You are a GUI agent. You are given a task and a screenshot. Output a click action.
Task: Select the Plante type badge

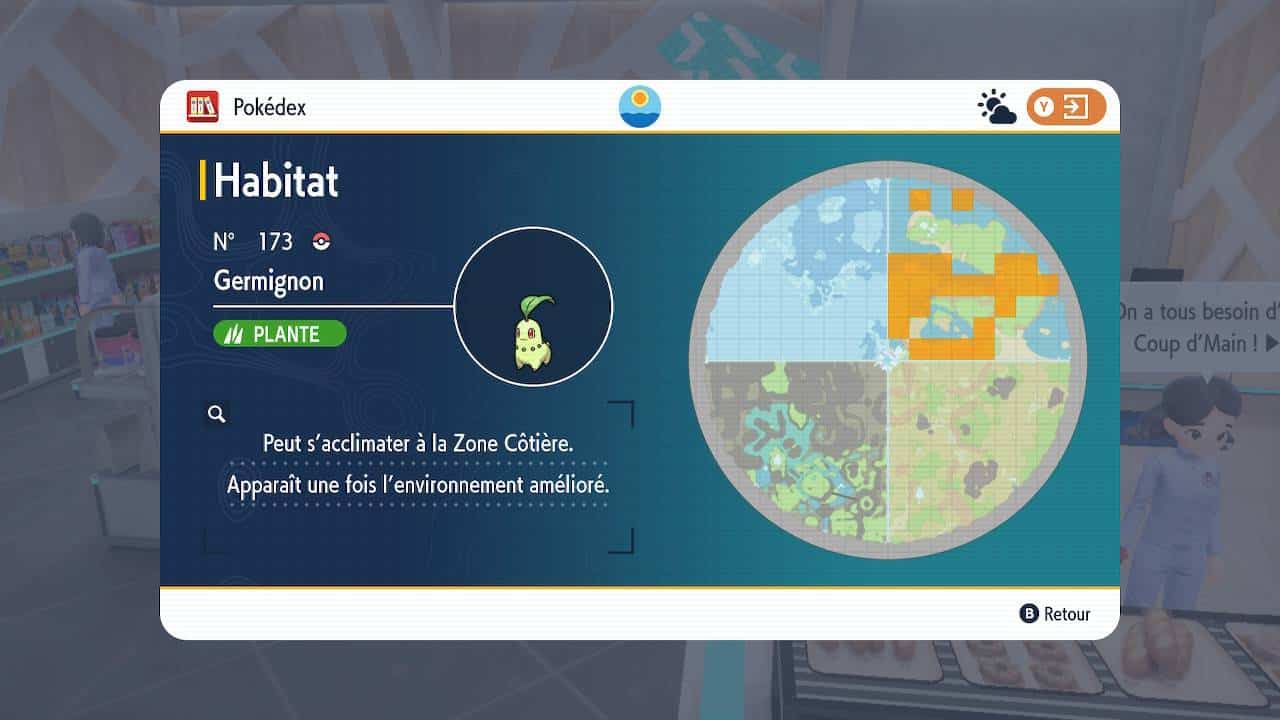coord(280,334)
